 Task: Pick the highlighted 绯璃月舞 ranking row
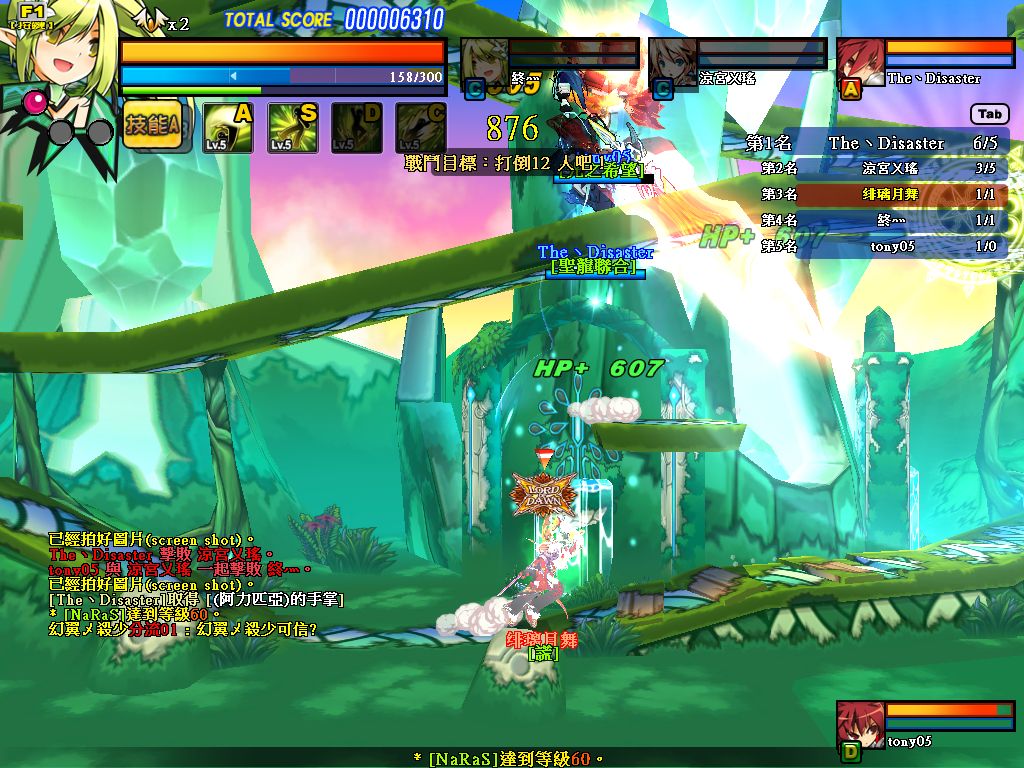coord(878,194)
